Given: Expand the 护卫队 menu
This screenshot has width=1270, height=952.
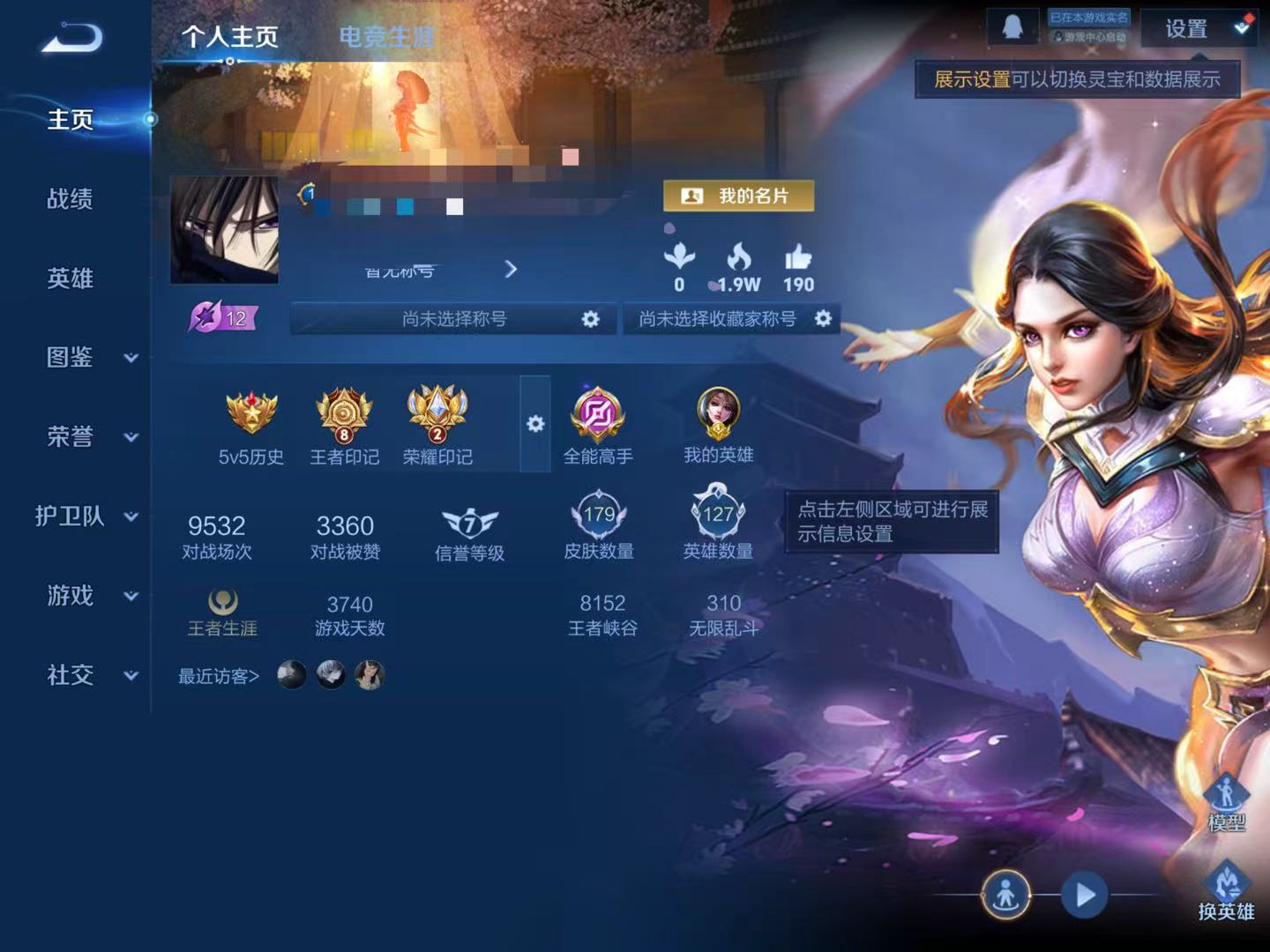Looking at the screenshot, I should point(86,517).
